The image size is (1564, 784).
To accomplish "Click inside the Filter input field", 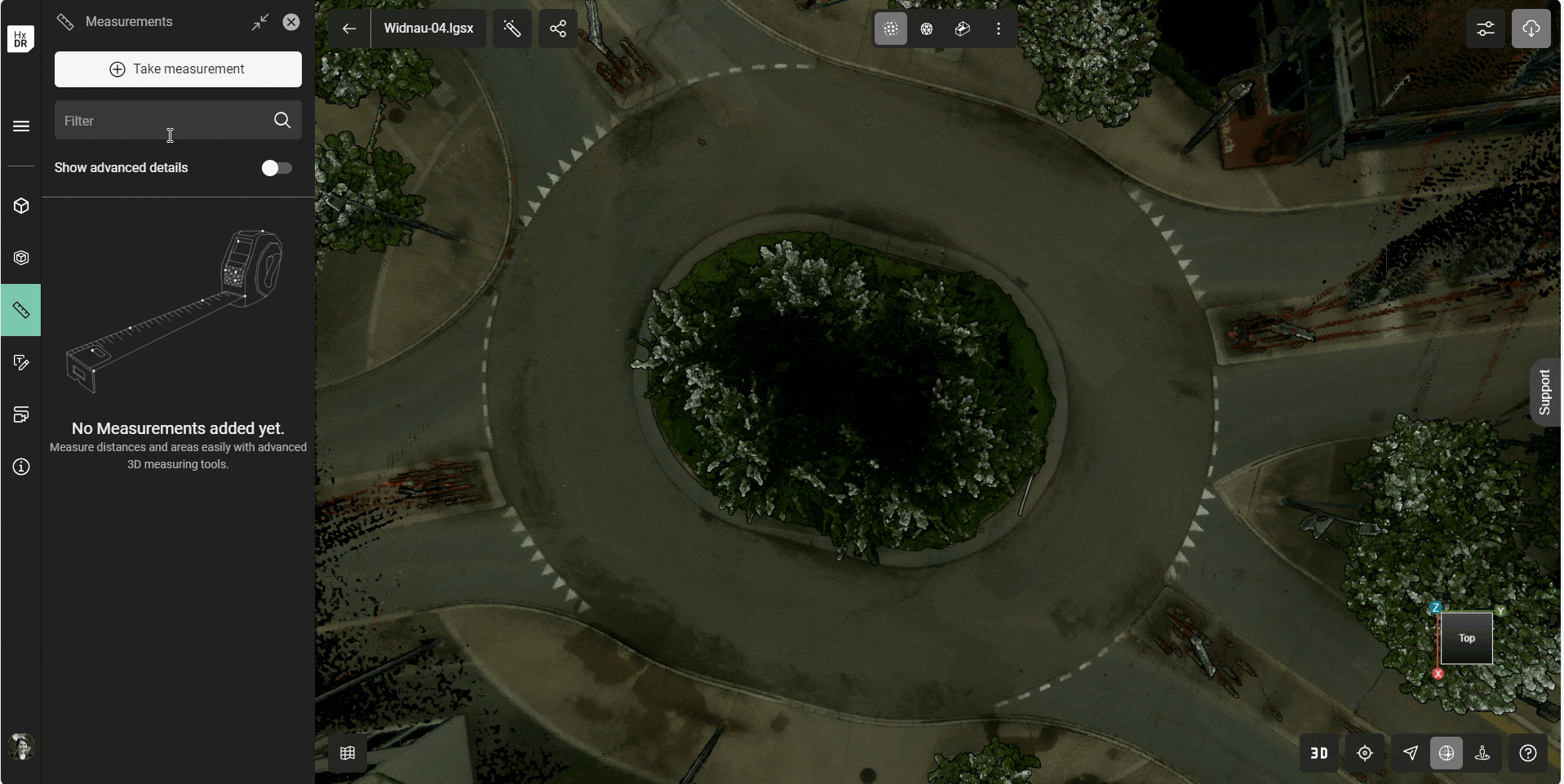I will coord(163,120).
